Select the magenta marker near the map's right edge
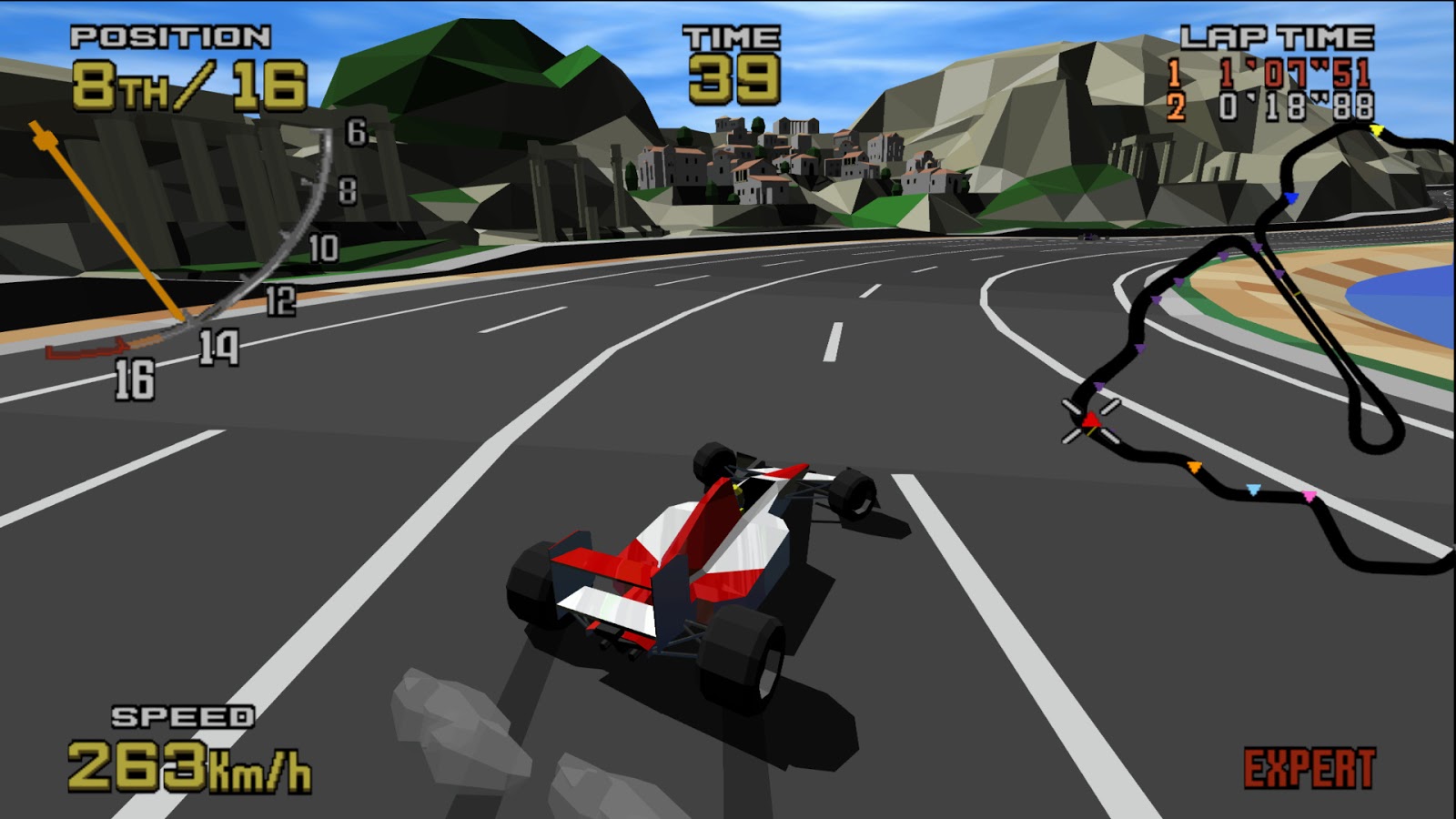Screen dimensions: 1456x819 [1308, 495]
